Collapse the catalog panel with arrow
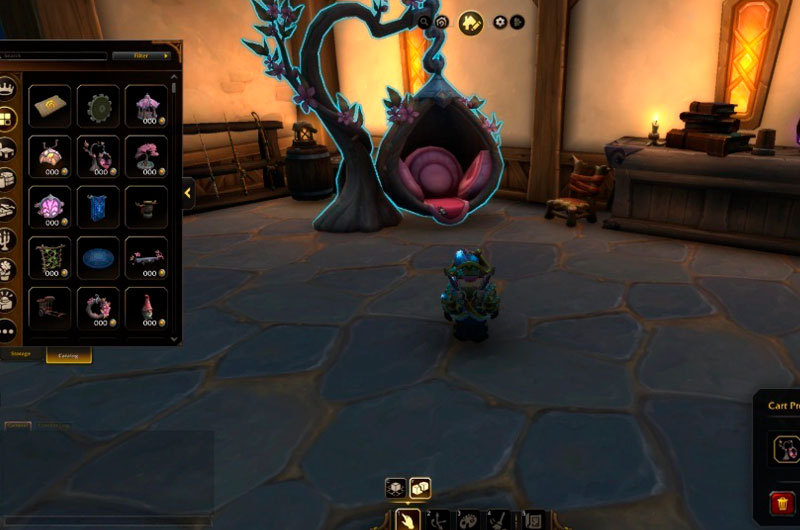 point(187,192)
